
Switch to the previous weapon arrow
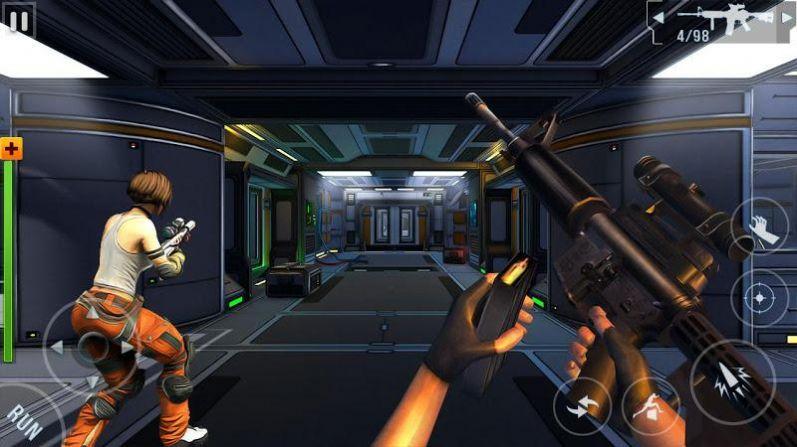tap(658, 18)
